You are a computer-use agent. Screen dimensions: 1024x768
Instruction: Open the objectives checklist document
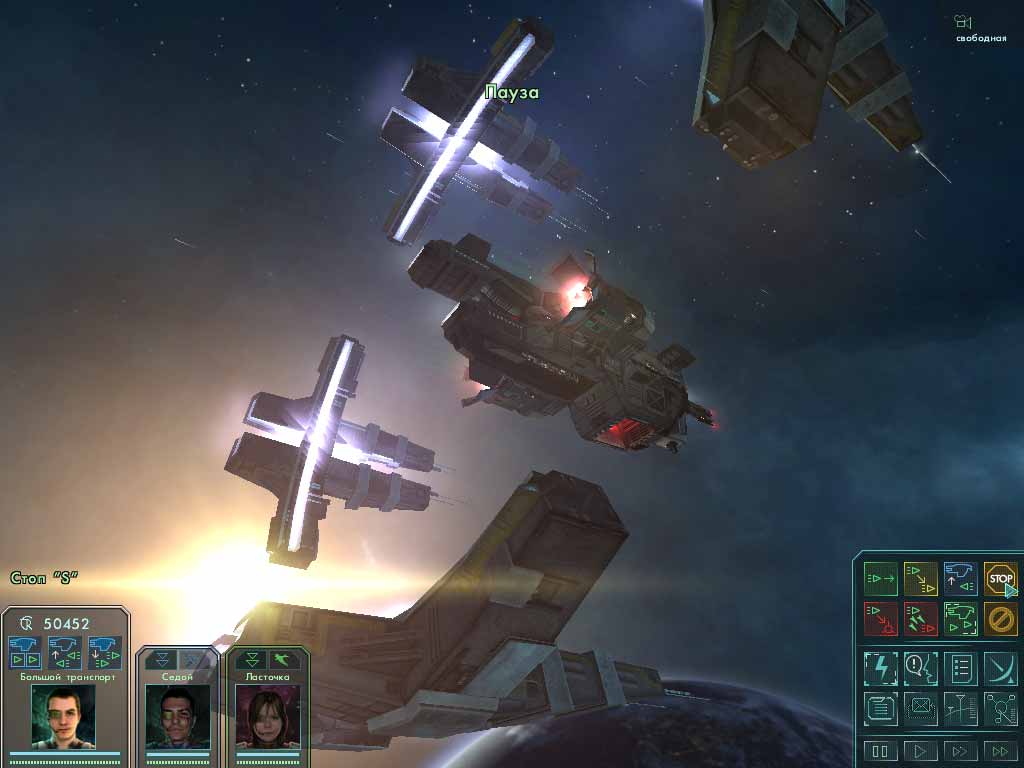coord(960,667)
